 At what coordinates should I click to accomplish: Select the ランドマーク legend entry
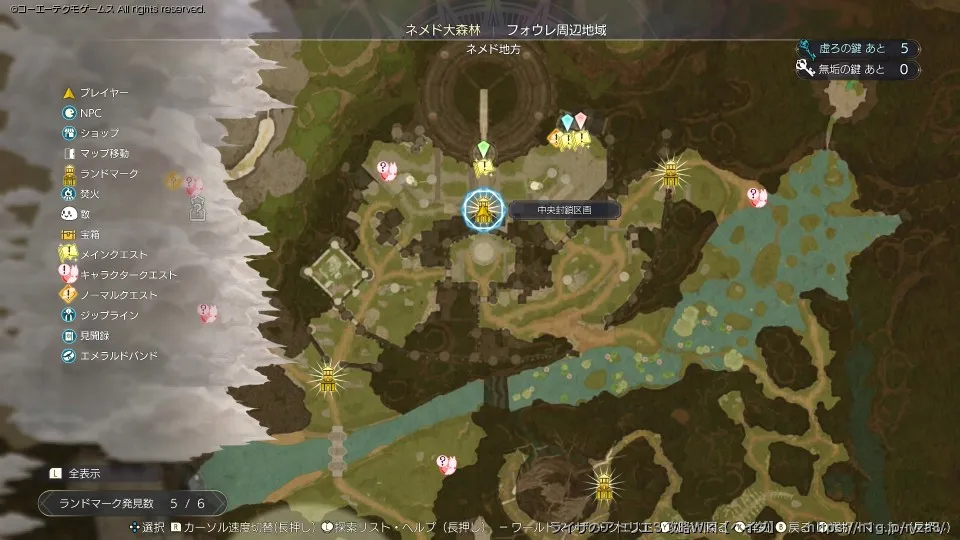(108, 173)
